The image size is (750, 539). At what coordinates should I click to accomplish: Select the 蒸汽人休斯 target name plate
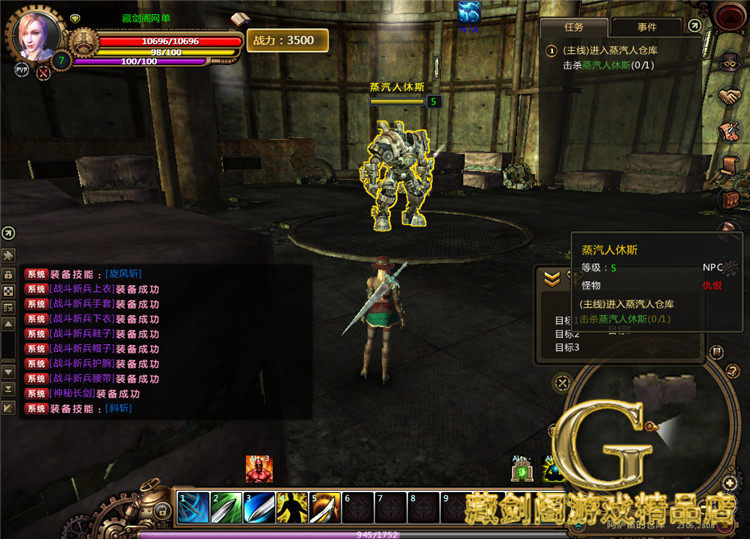coord(399,87)
